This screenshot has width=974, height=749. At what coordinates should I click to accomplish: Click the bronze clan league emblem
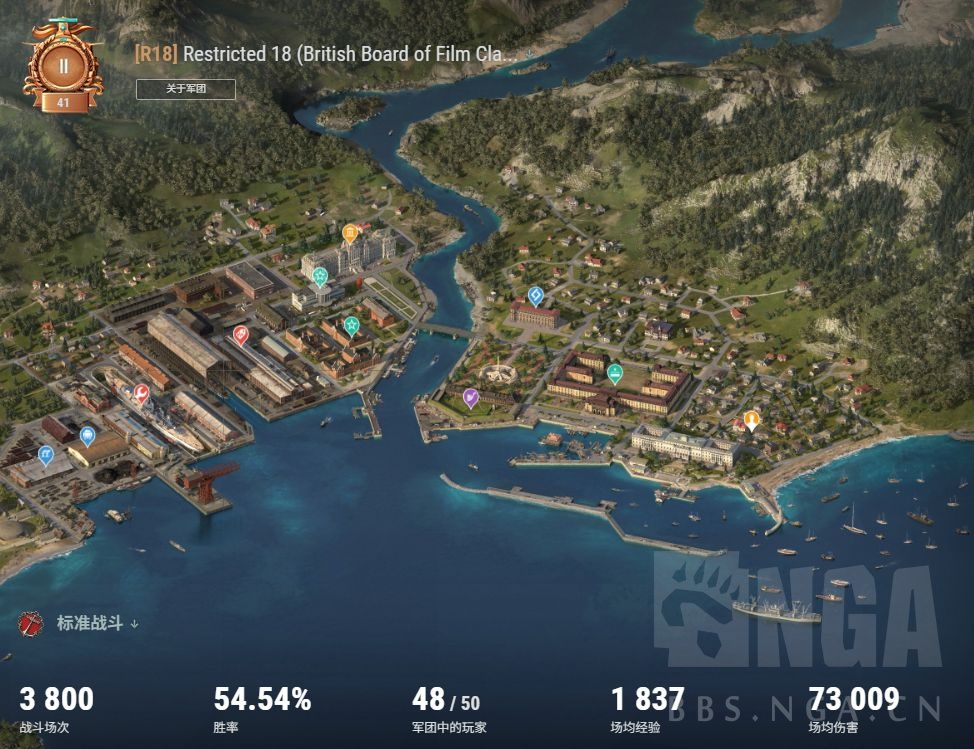63,66
